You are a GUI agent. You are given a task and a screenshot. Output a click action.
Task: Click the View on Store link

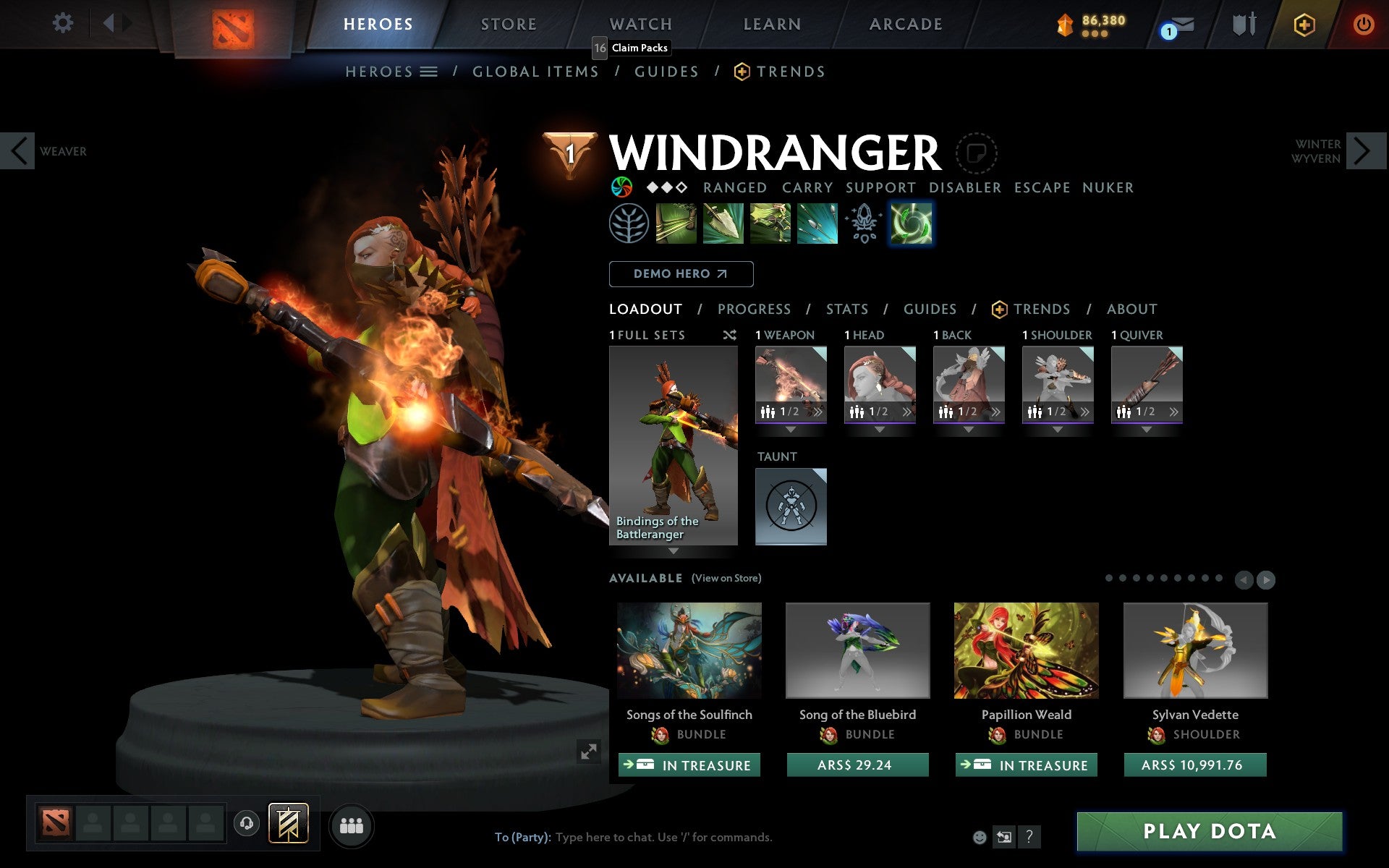[726, 578]
